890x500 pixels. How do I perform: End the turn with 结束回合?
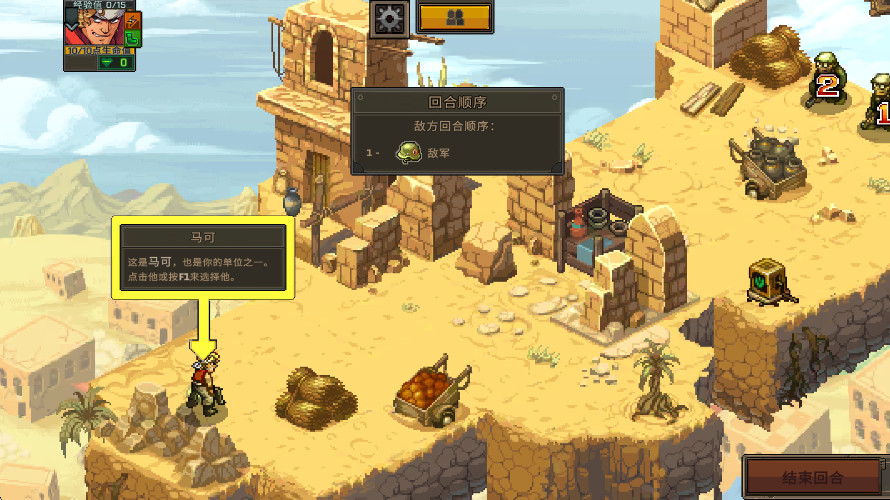click(x=814, y=476)
